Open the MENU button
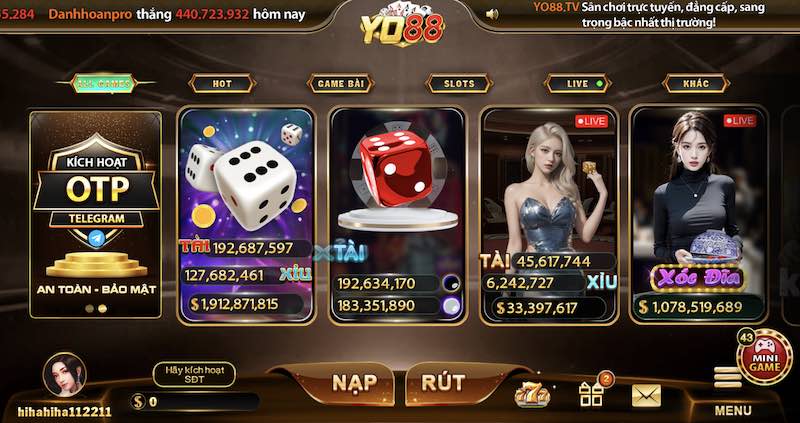 tap(732, 390)
